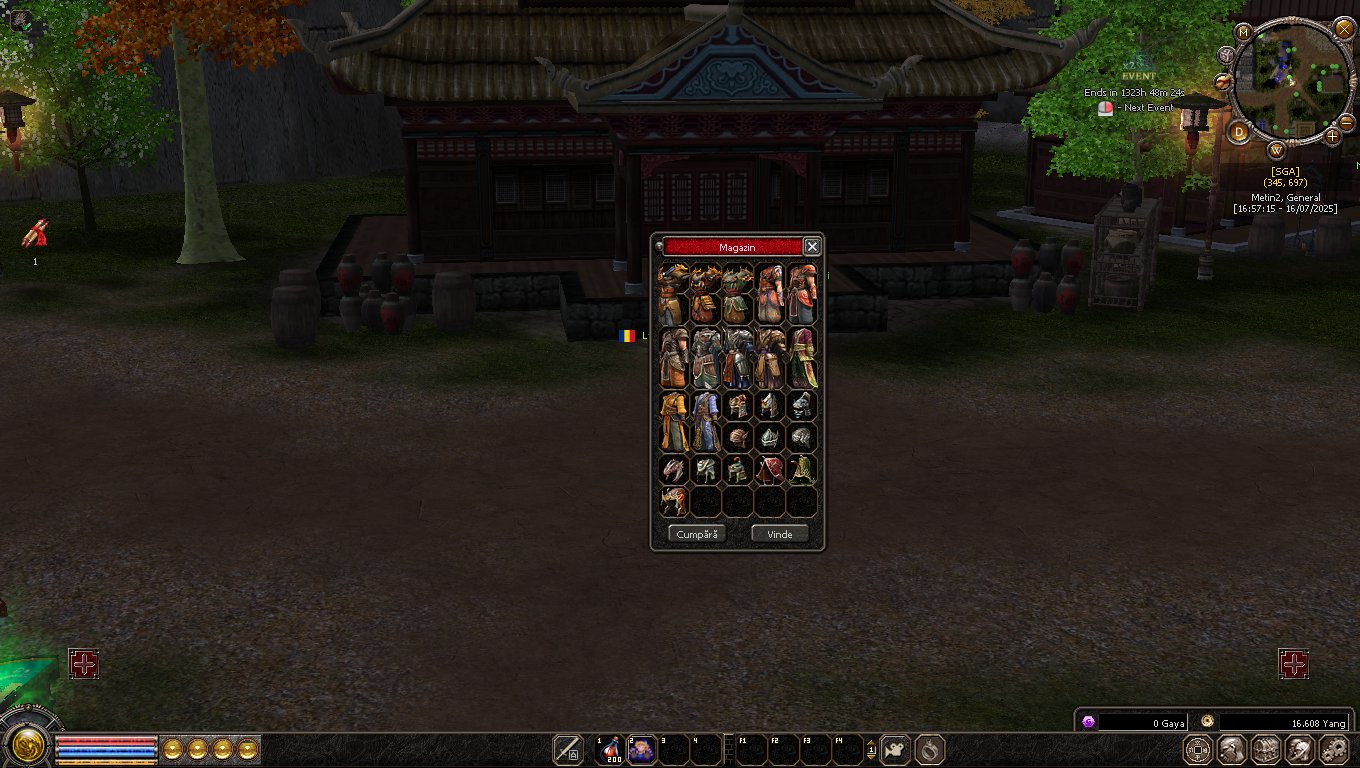Open the settings gear button

1334,749
